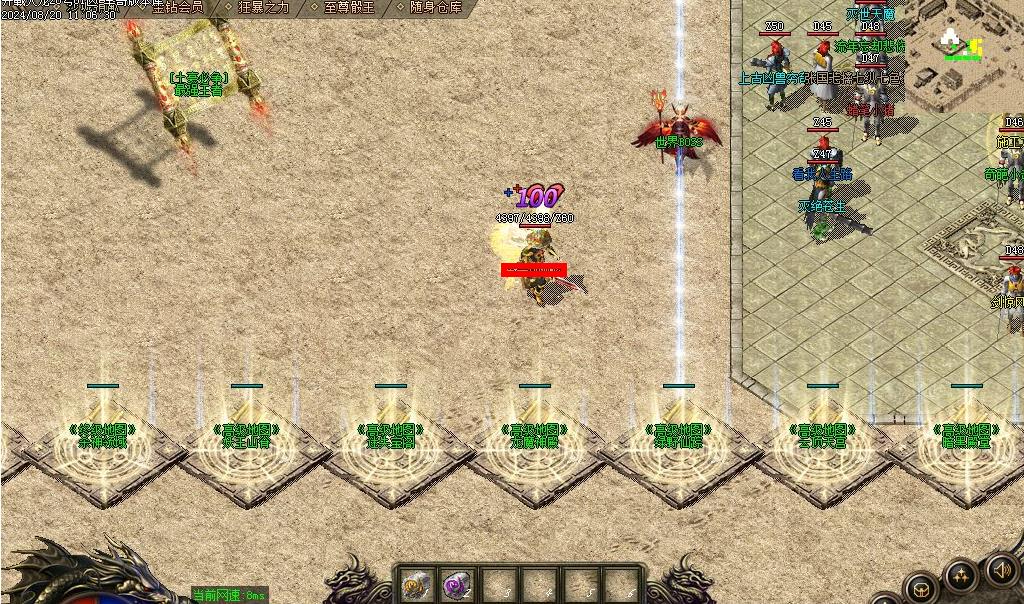Use the purple scroll in hotbar slot 2
1024x604 pixels.
click(x=458, y=584)
